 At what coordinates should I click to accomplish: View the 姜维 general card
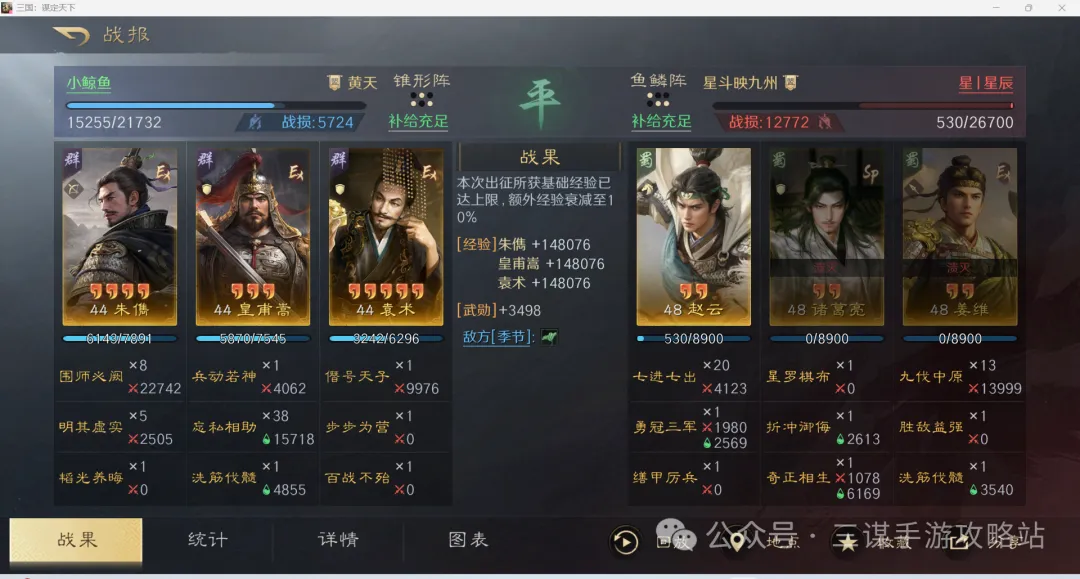pos(960,237)
